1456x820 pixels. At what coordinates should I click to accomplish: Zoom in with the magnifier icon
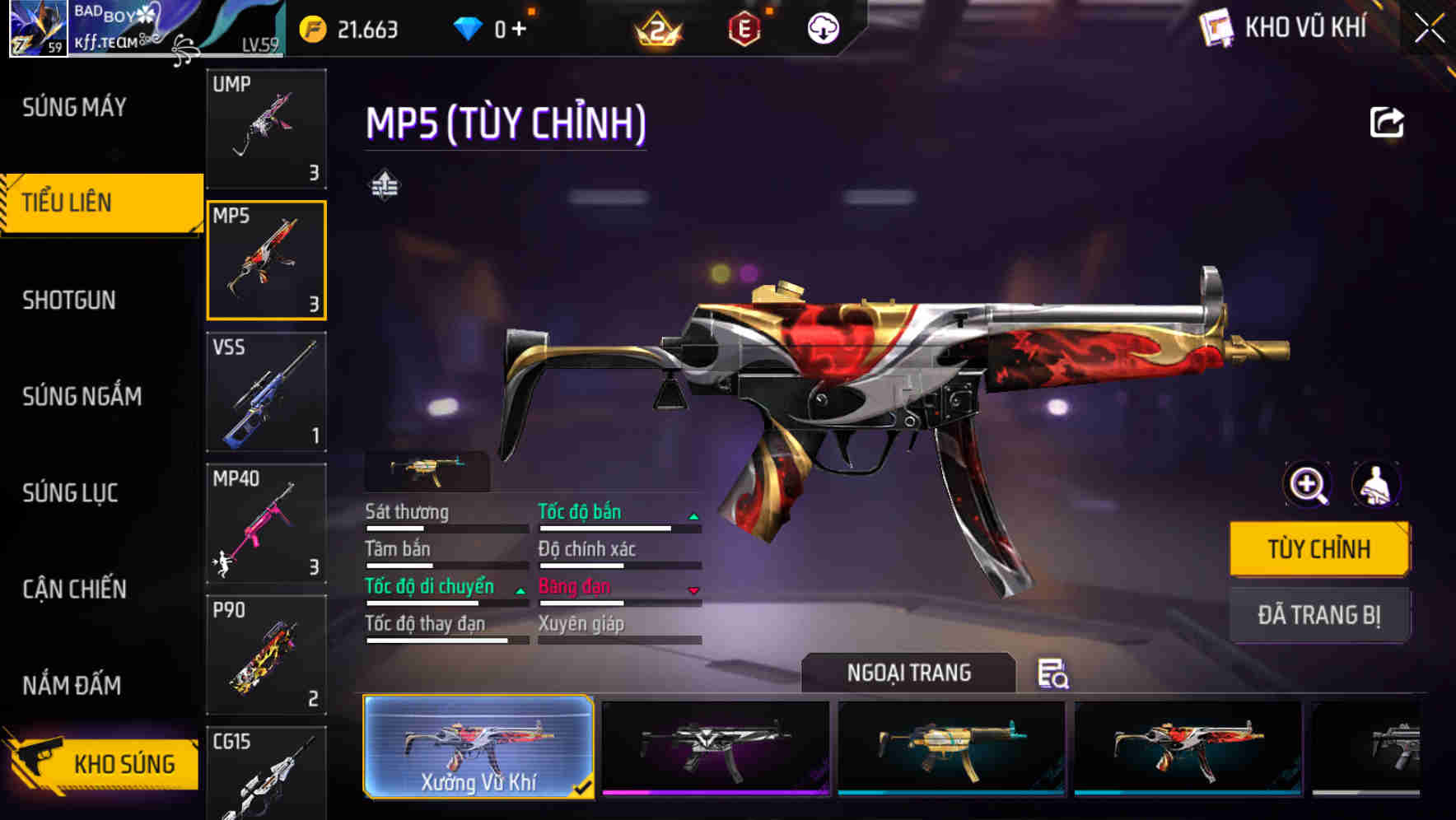coord(1308,485)
